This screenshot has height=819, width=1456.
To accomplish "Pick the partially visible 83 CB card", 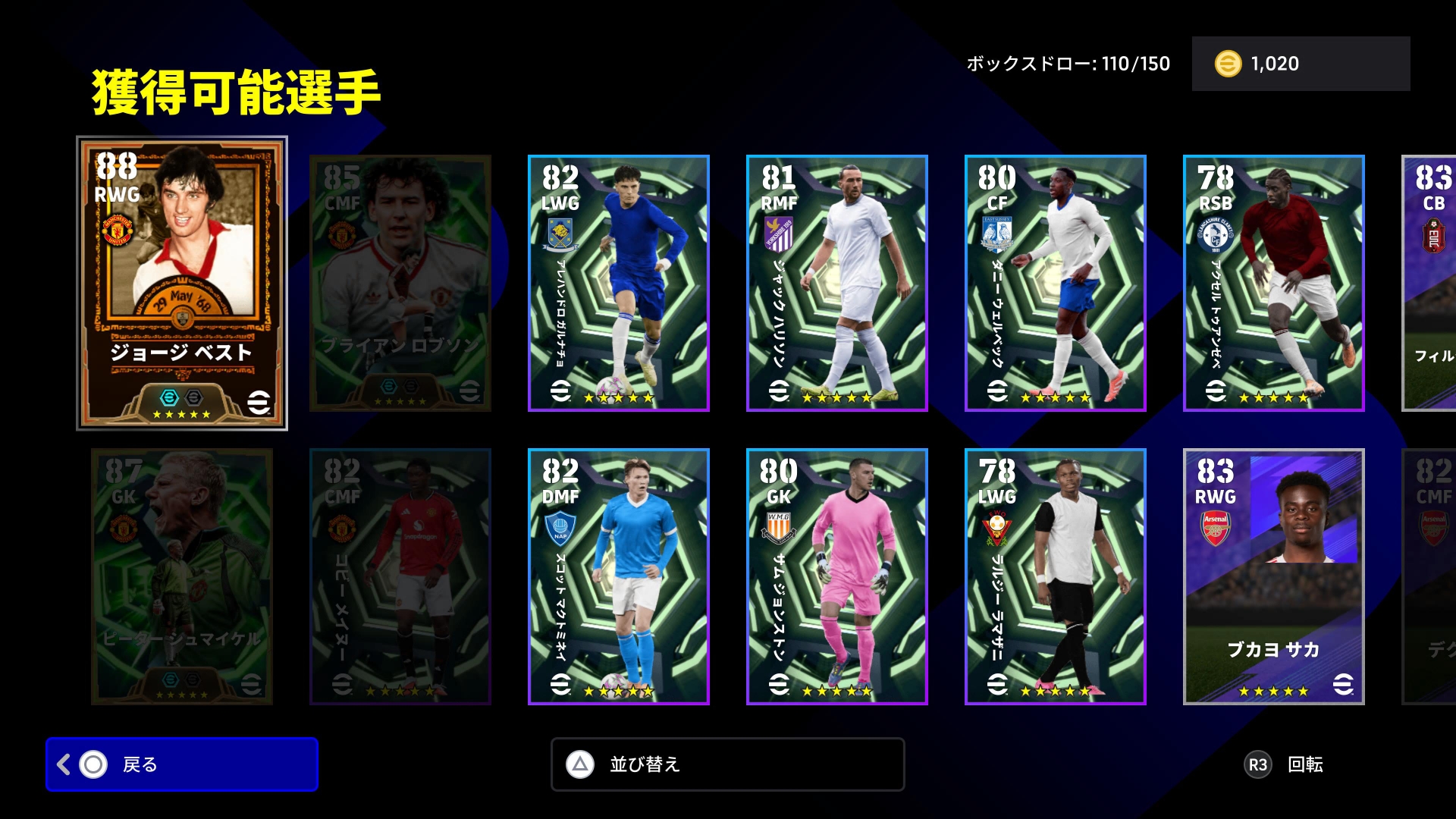I will pos(1430,283).
